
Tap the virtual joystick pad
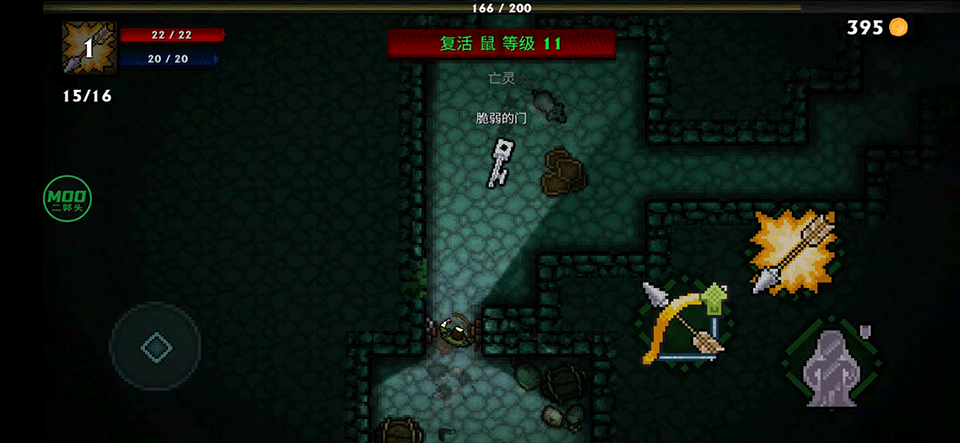click(x=155, y=347)
